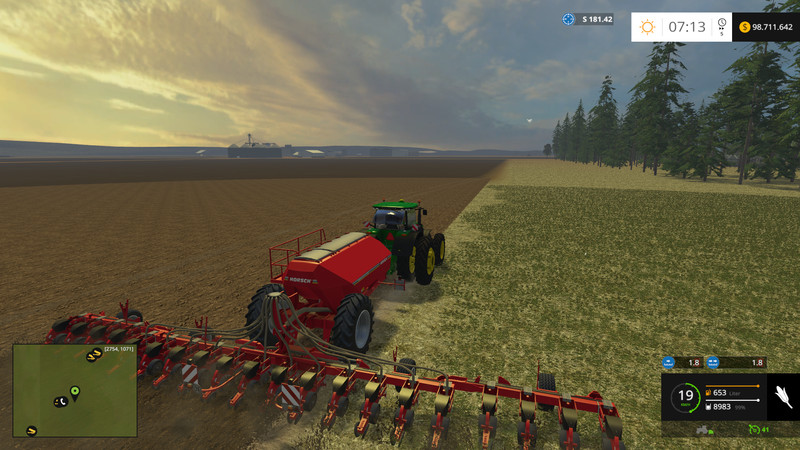Image resolution: width=800 pixels, height=450 pixels.
Task: Select the green player marker on minimap
Action: pyautogui.click(x=75, y=390)
